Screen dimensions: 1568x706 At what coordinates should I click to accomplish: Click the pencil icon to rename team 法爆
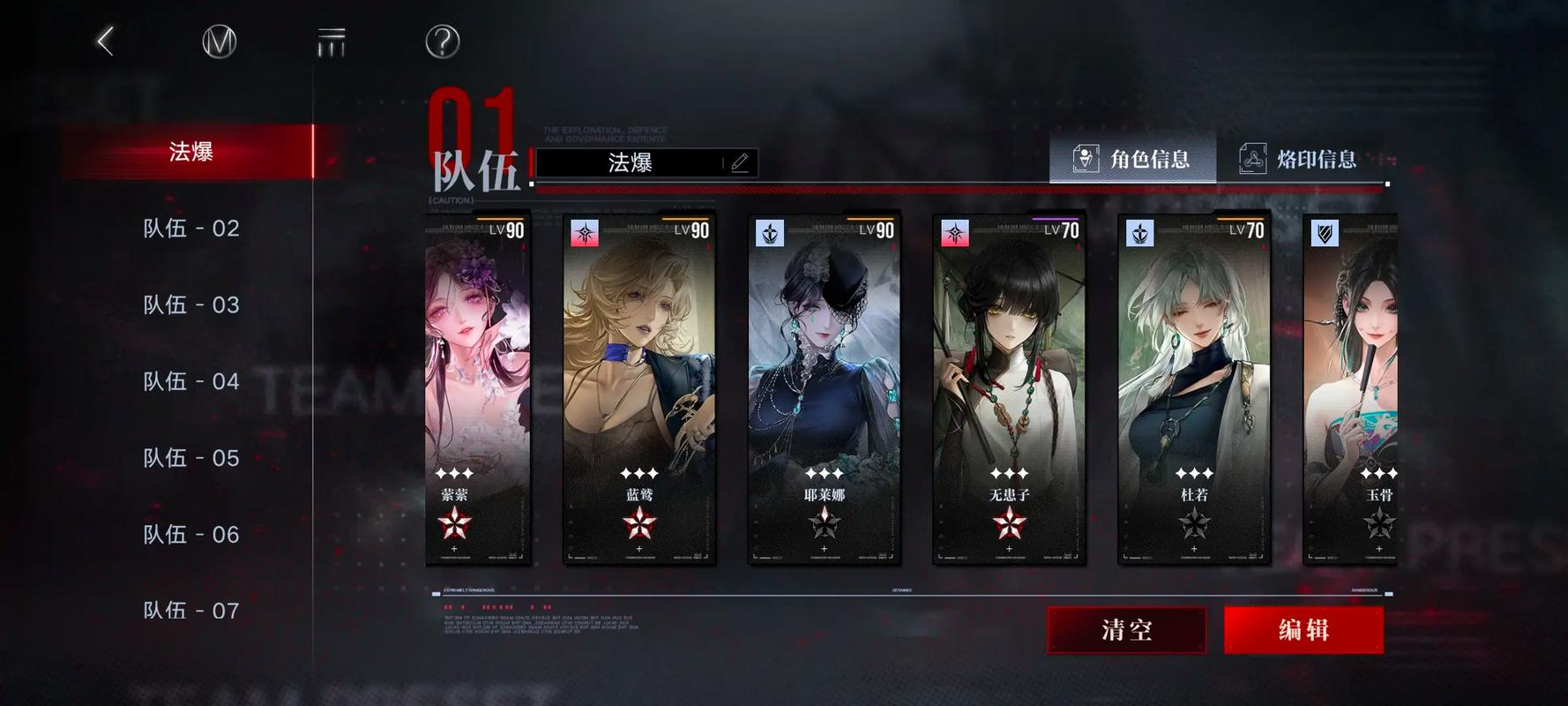tap(741, 162)
